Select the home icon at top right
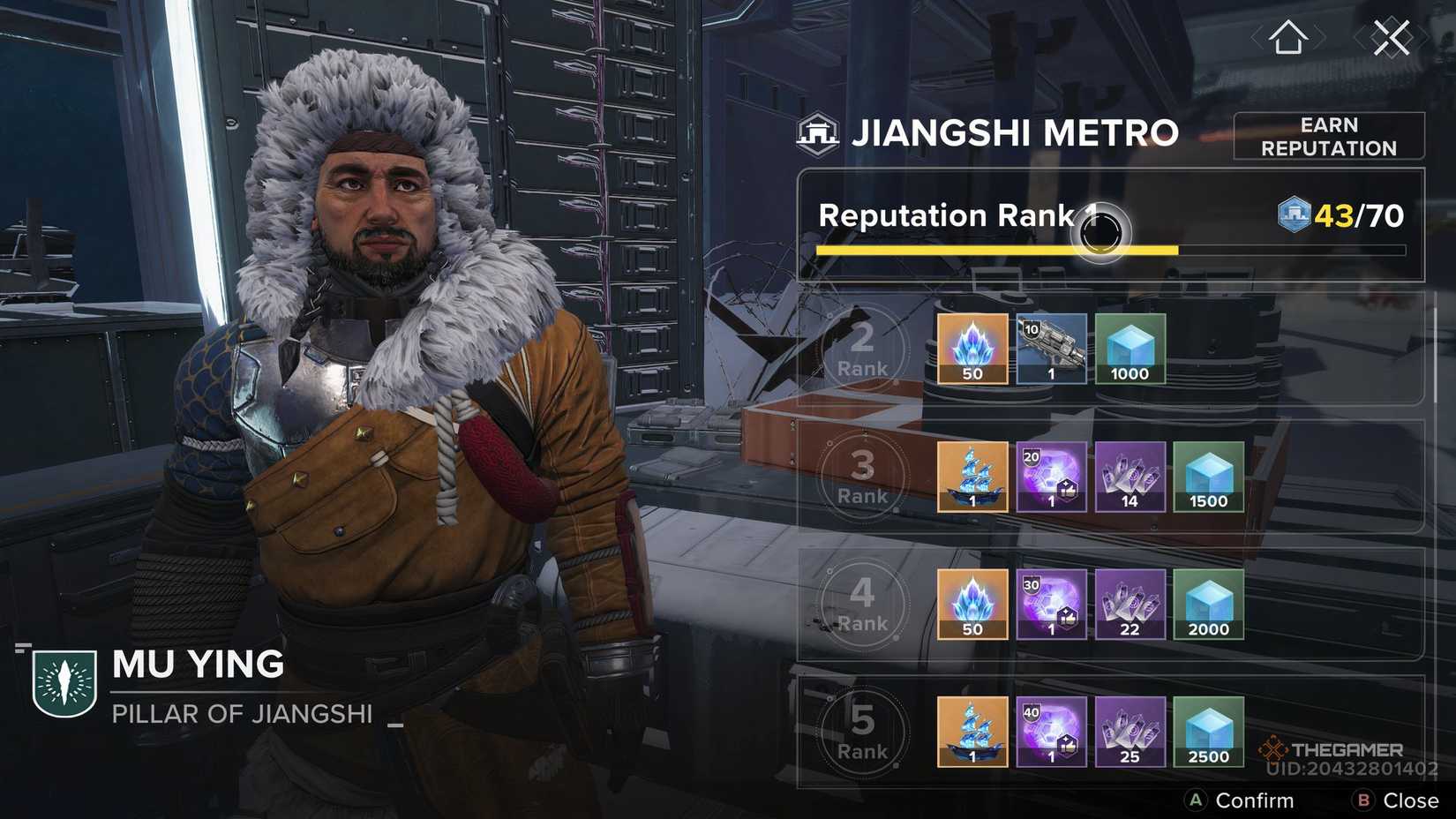The width and height of the screenshot is (1456, 819). tap(1288, 35)
